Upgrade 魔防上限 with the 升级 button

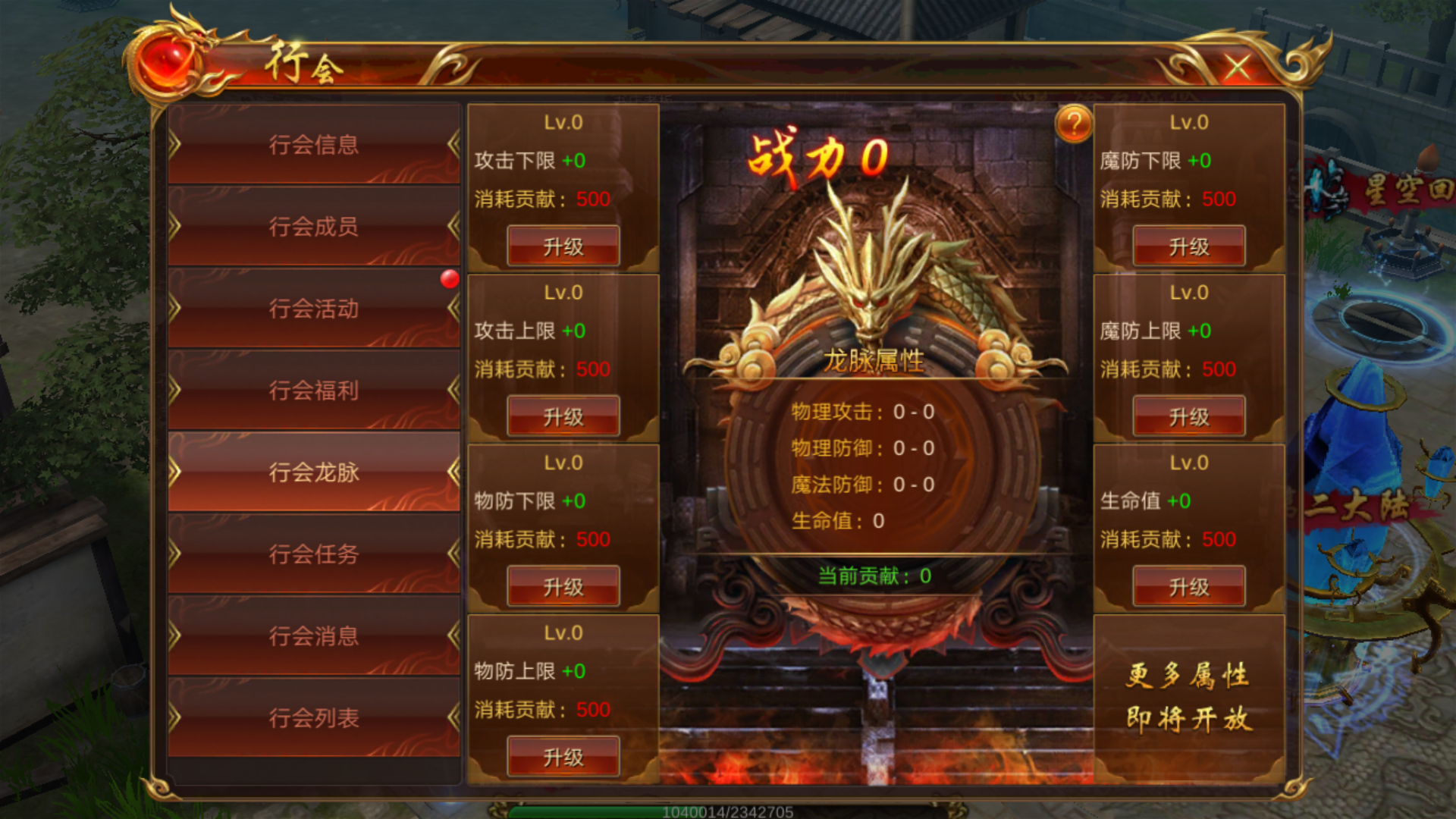pyautogui.click(x=1189, y=416)
